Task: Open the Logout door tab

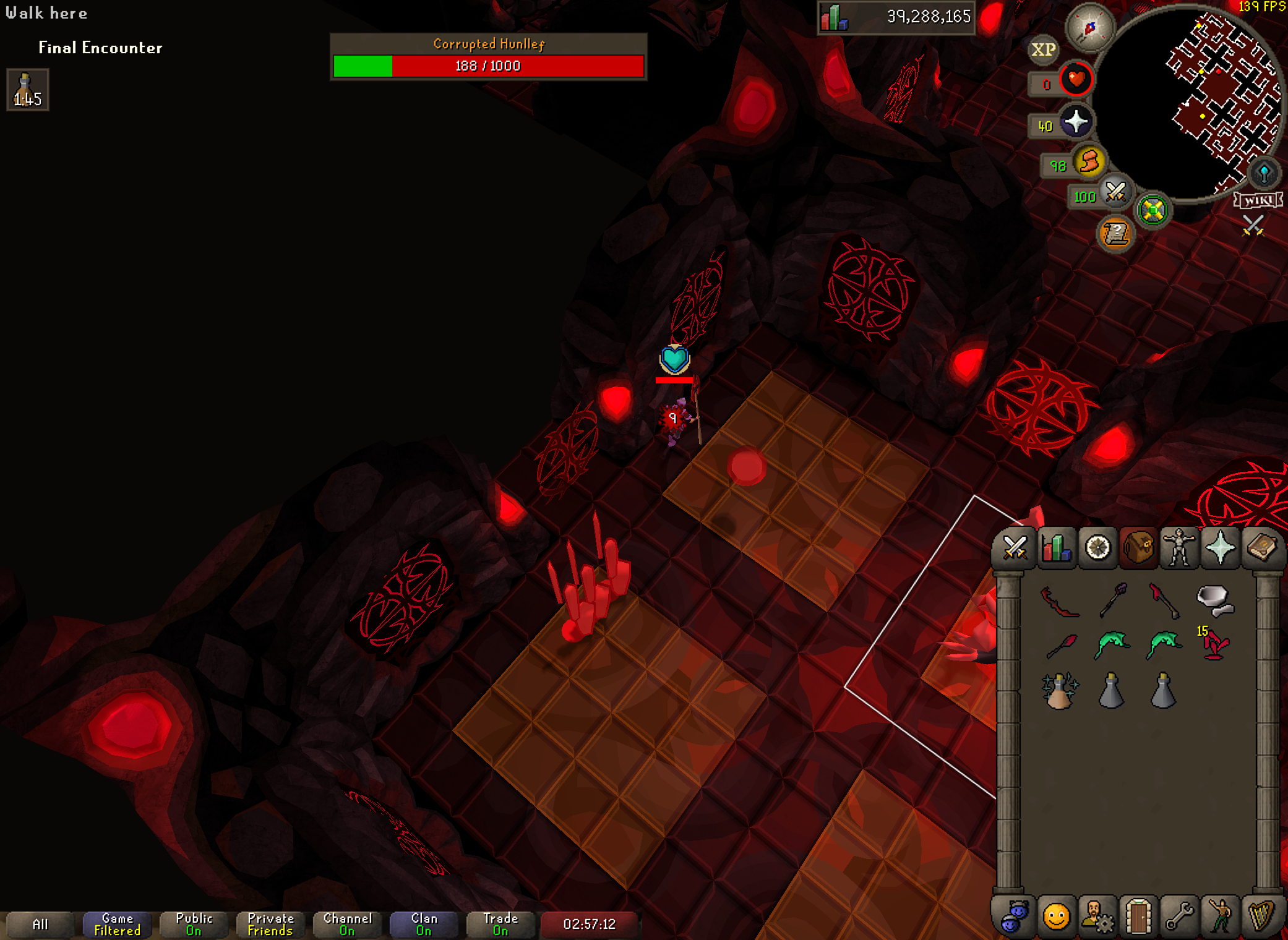Action: (1138, 916)
